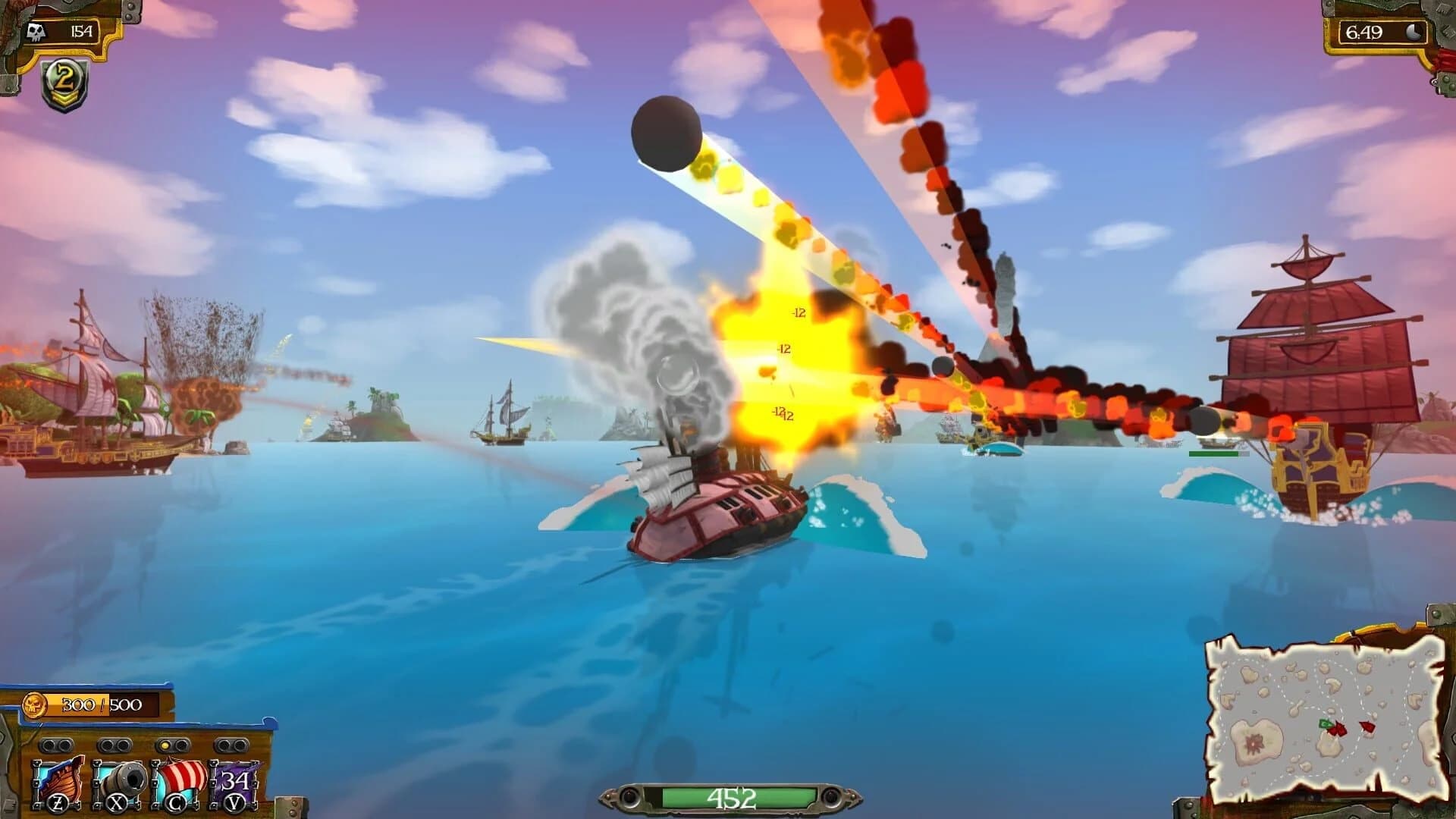Click the green arrow marker on the minimap
The image size is (1456, 819).
point(1325,723)
